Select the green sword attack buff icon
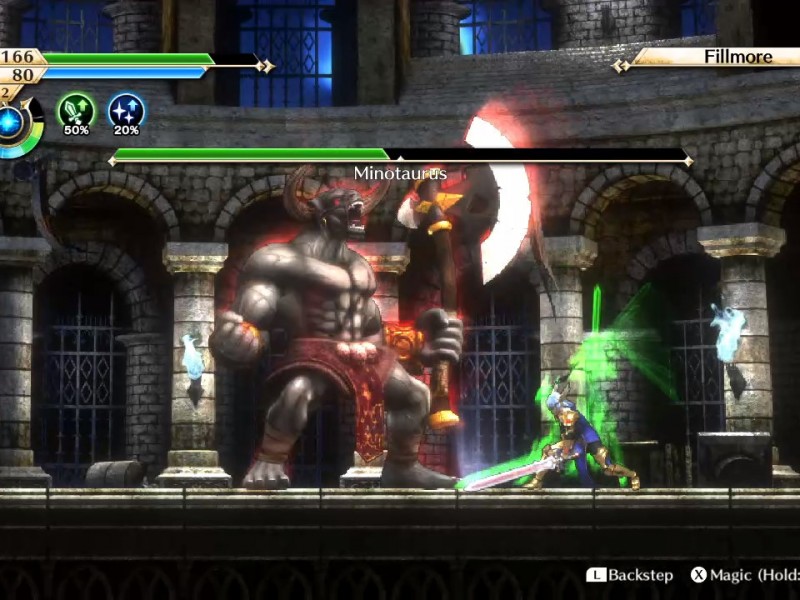800x600 pixels. [x=76, y=110]
